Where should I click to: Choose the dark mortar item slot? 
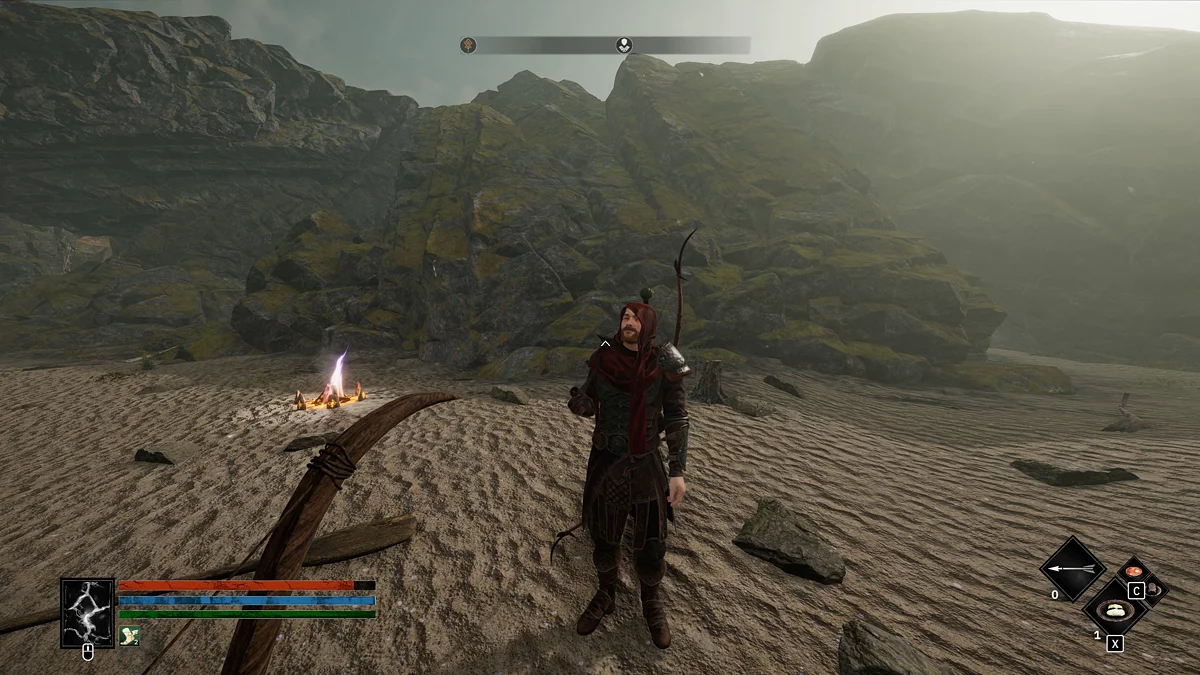(x=1153, y=589)
